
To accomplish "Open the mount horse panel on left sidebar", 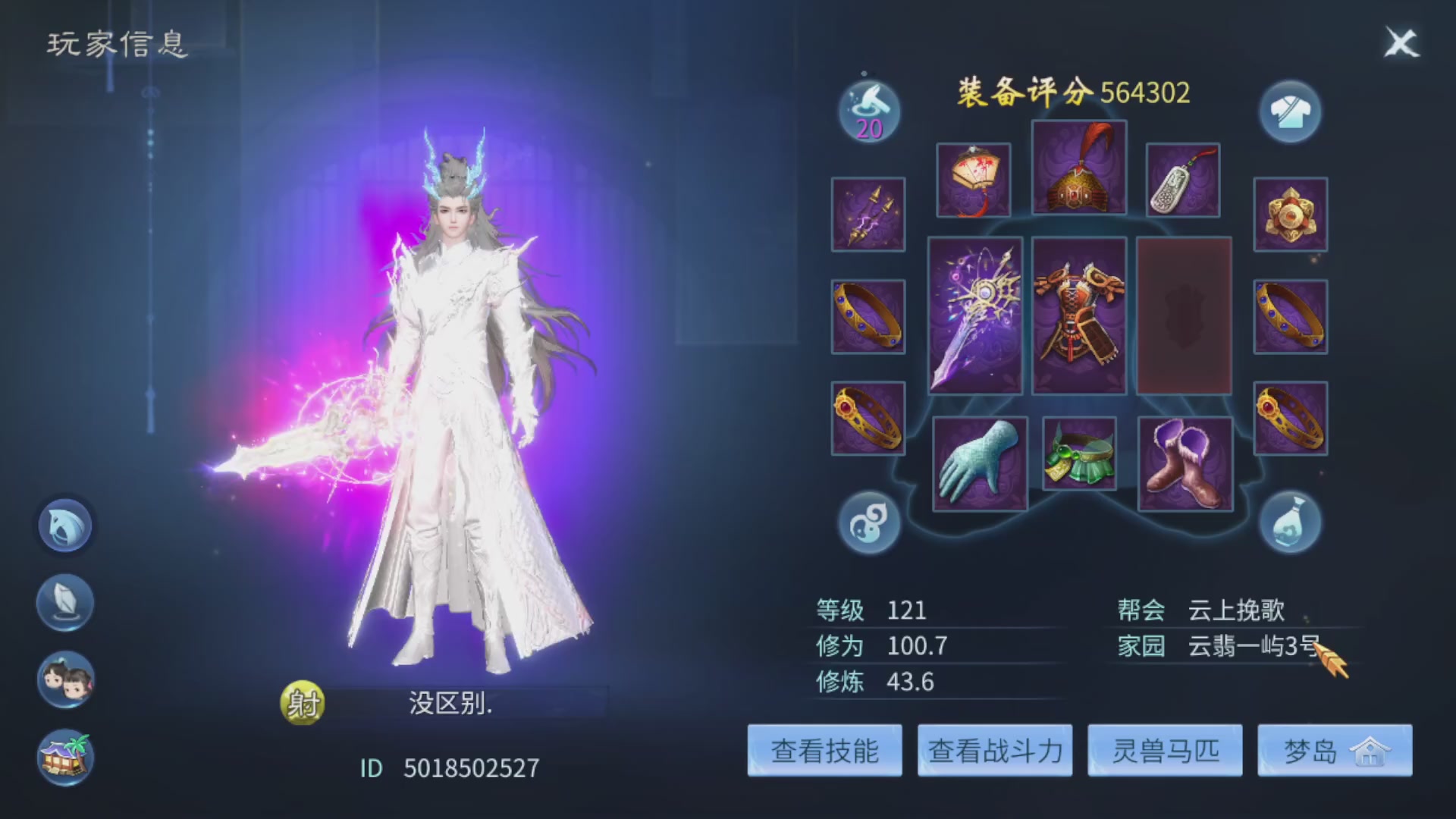I will pos(64,526).
